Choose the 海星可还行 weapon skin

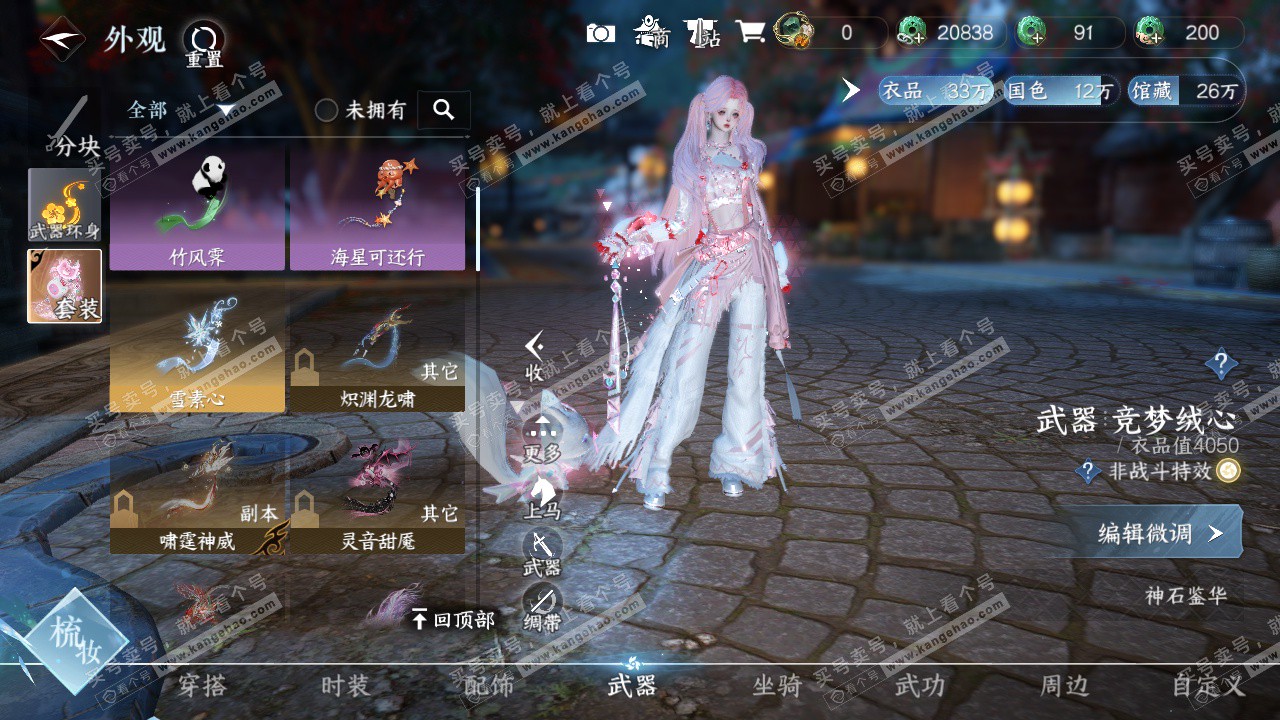tap(377, 210)
